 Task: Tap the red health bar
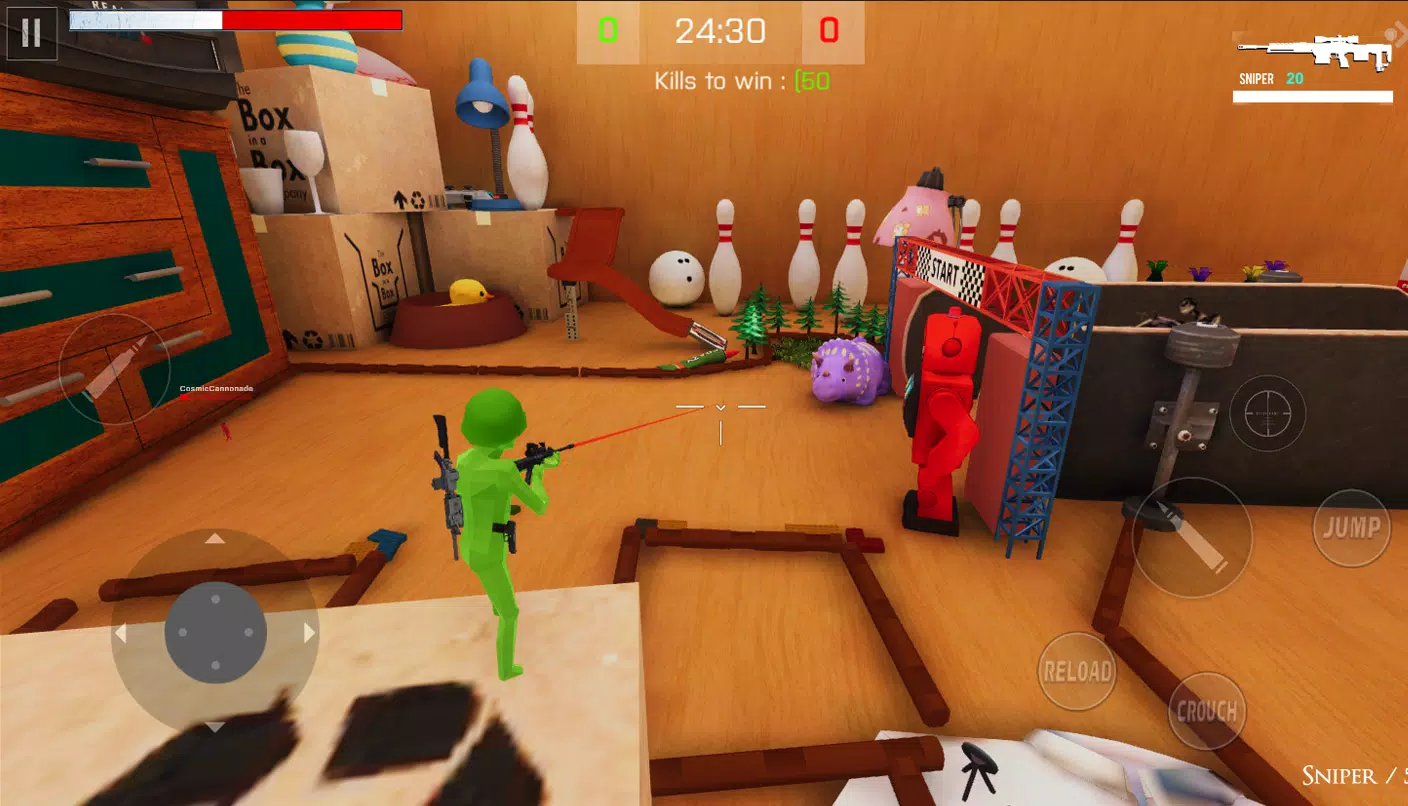tap(308, 17)
